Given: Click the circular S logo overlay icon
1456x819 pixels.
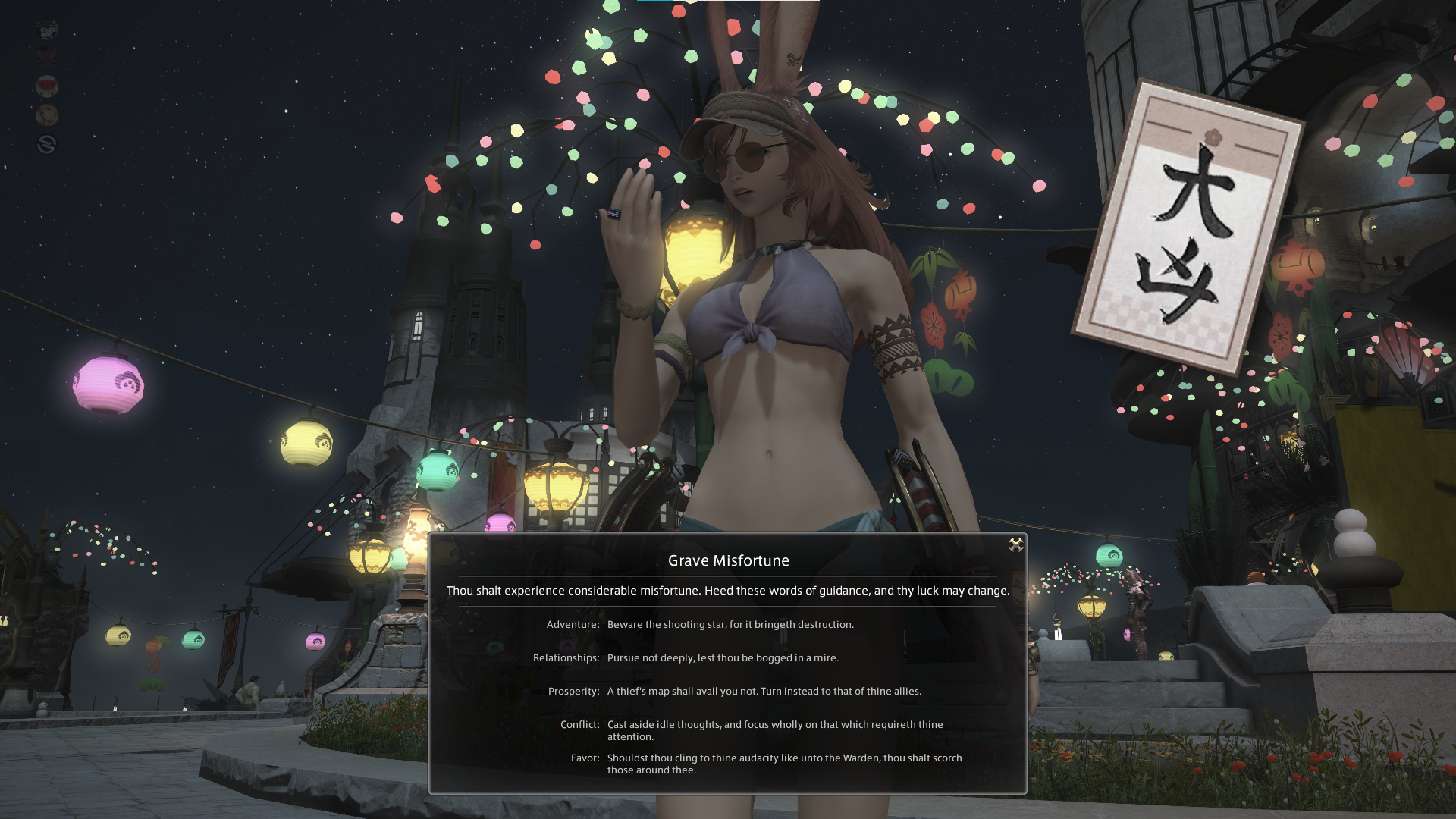Looking at the screenshot, I should [x=47, y=144].
